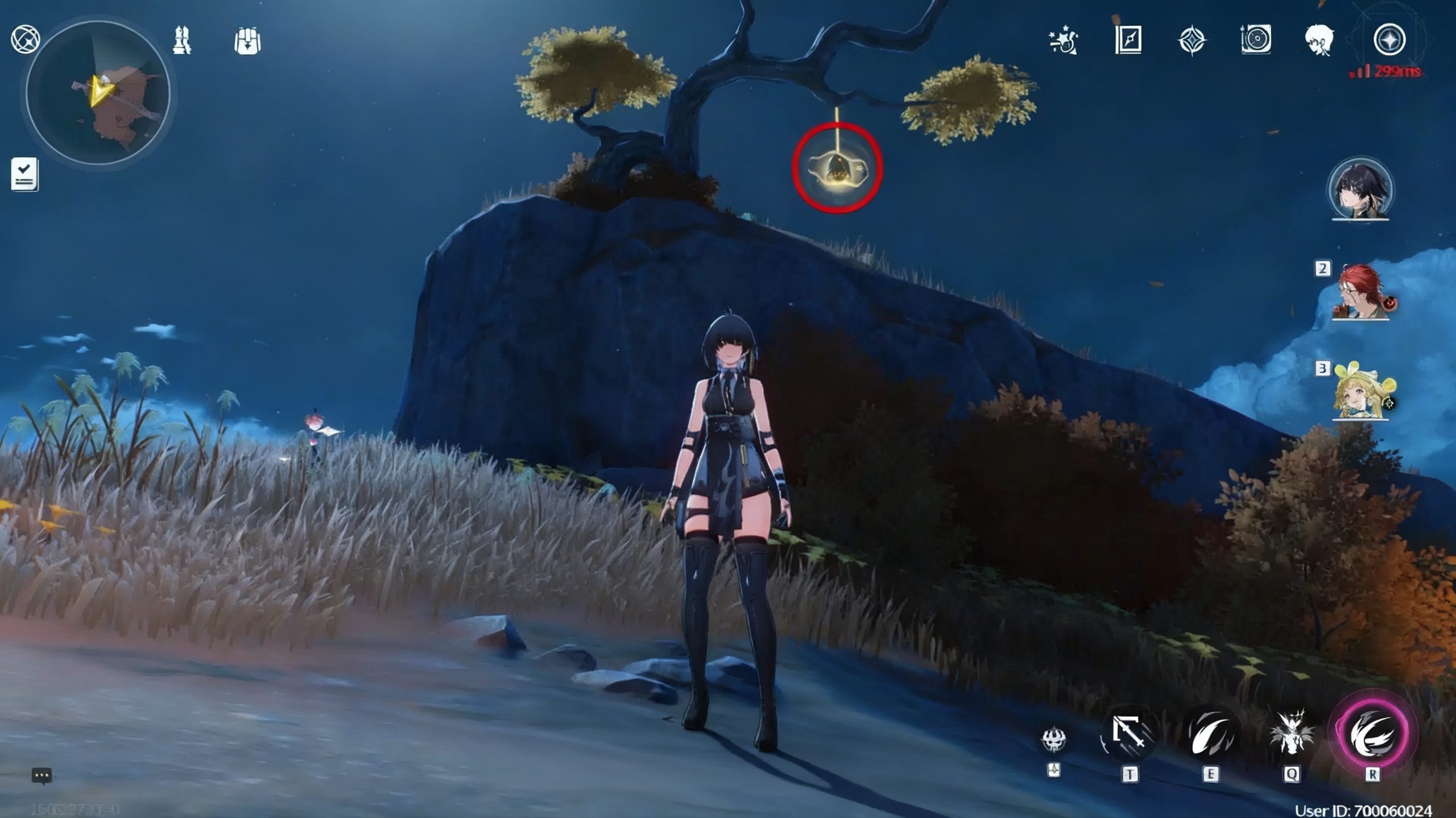Open the ringed star menu icon

pos(1389,40)
